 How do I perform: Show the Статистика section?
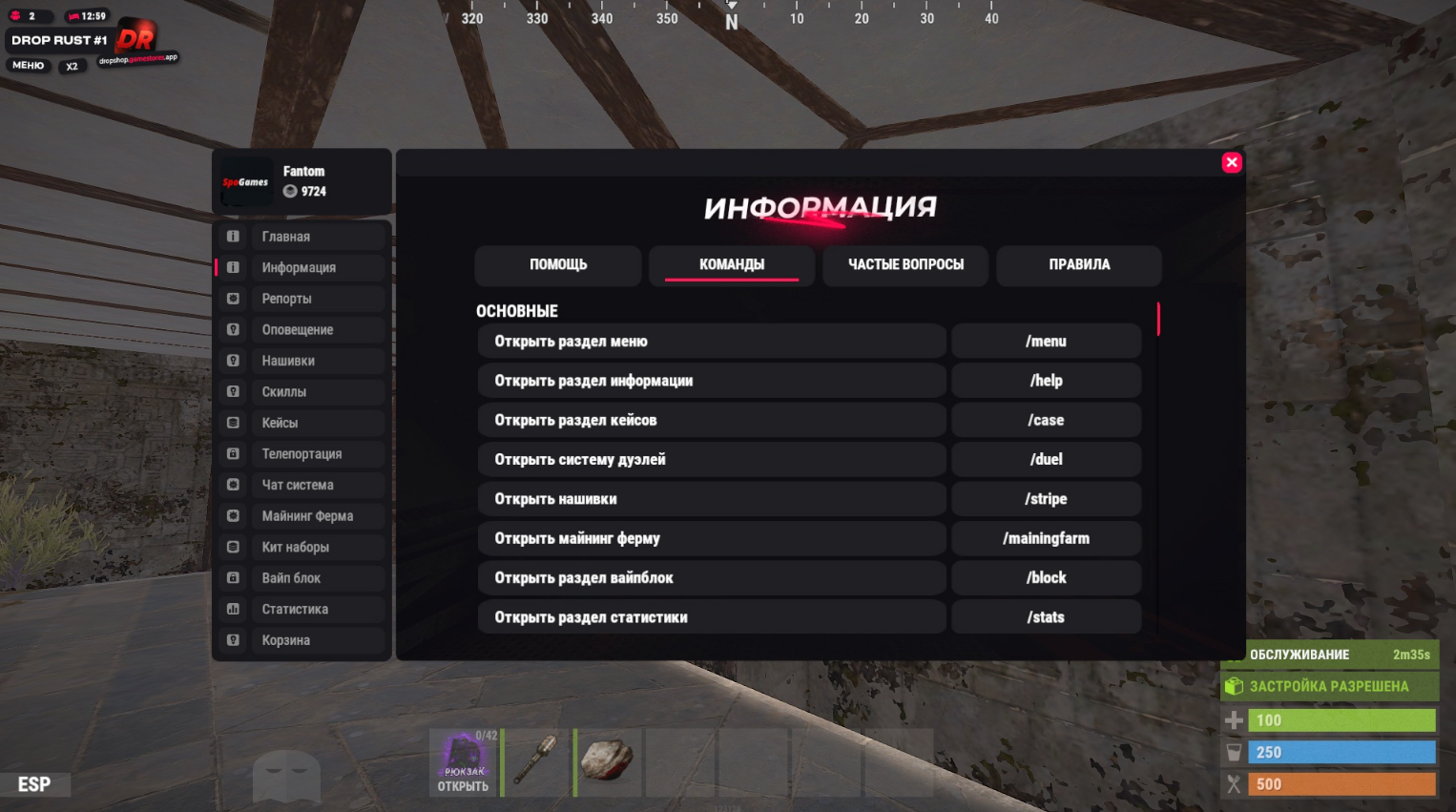coord(302,610)
